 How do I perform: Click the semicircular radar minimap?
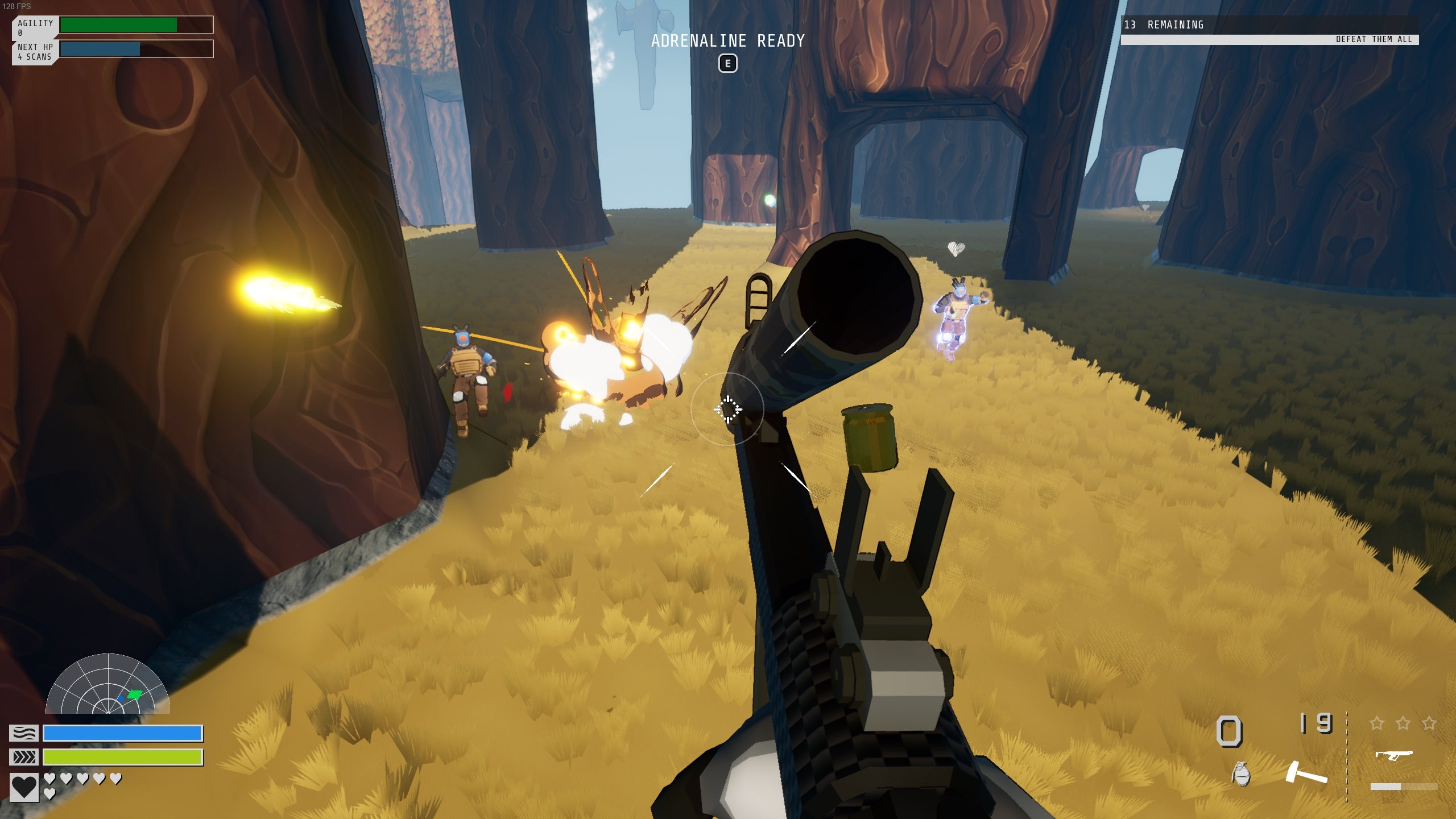(x=107, y=685)
